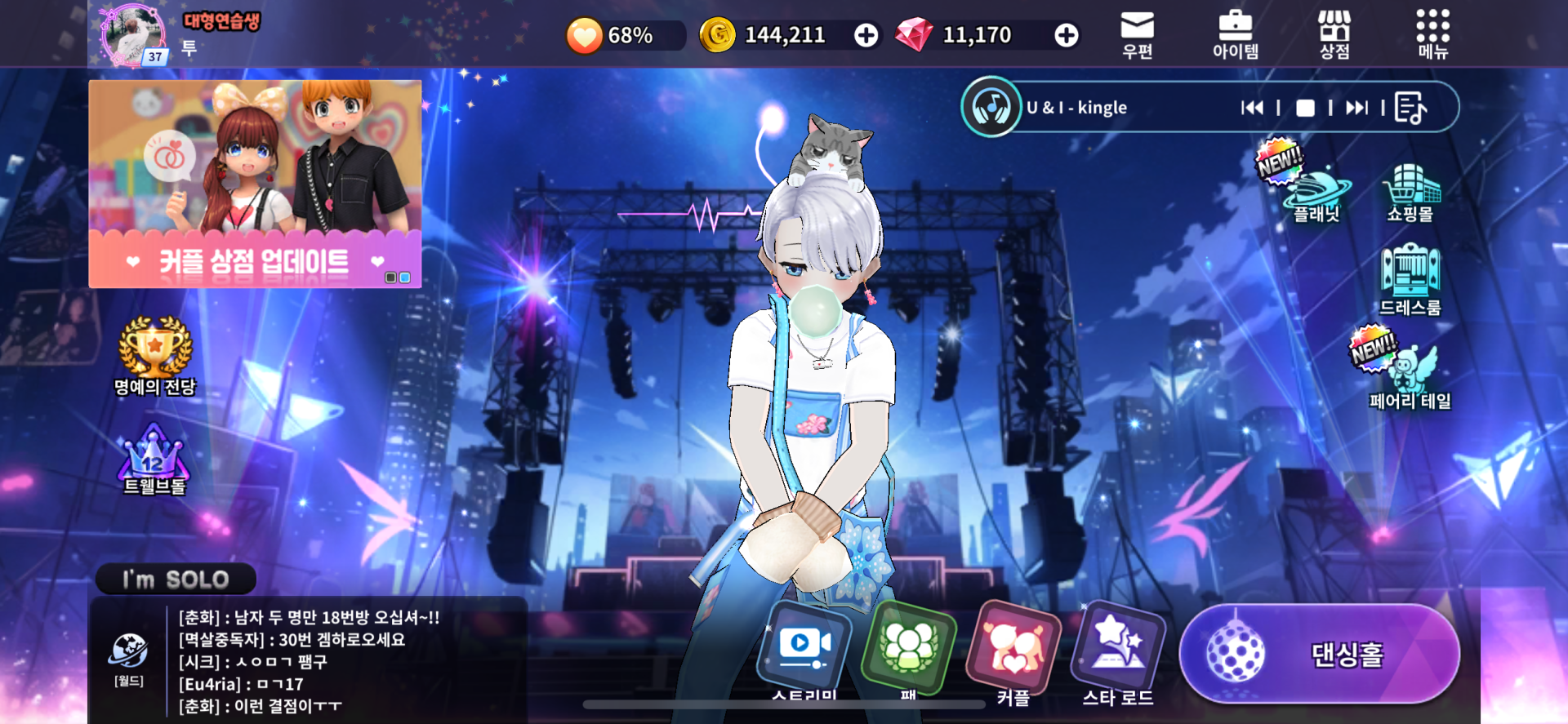Skip to the next music track
Screen dimensions: 1568x724
coord(1356,108)
